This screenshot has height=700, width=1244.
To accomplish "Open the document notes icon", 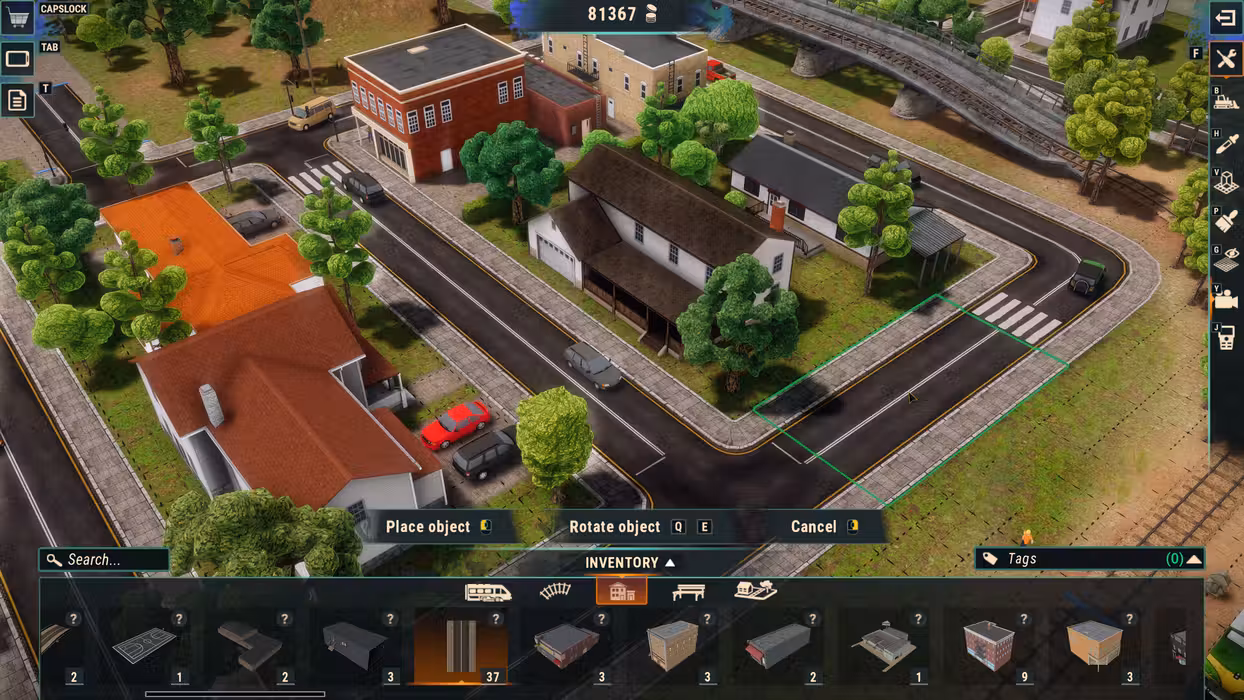I will (x=18, y=100).
